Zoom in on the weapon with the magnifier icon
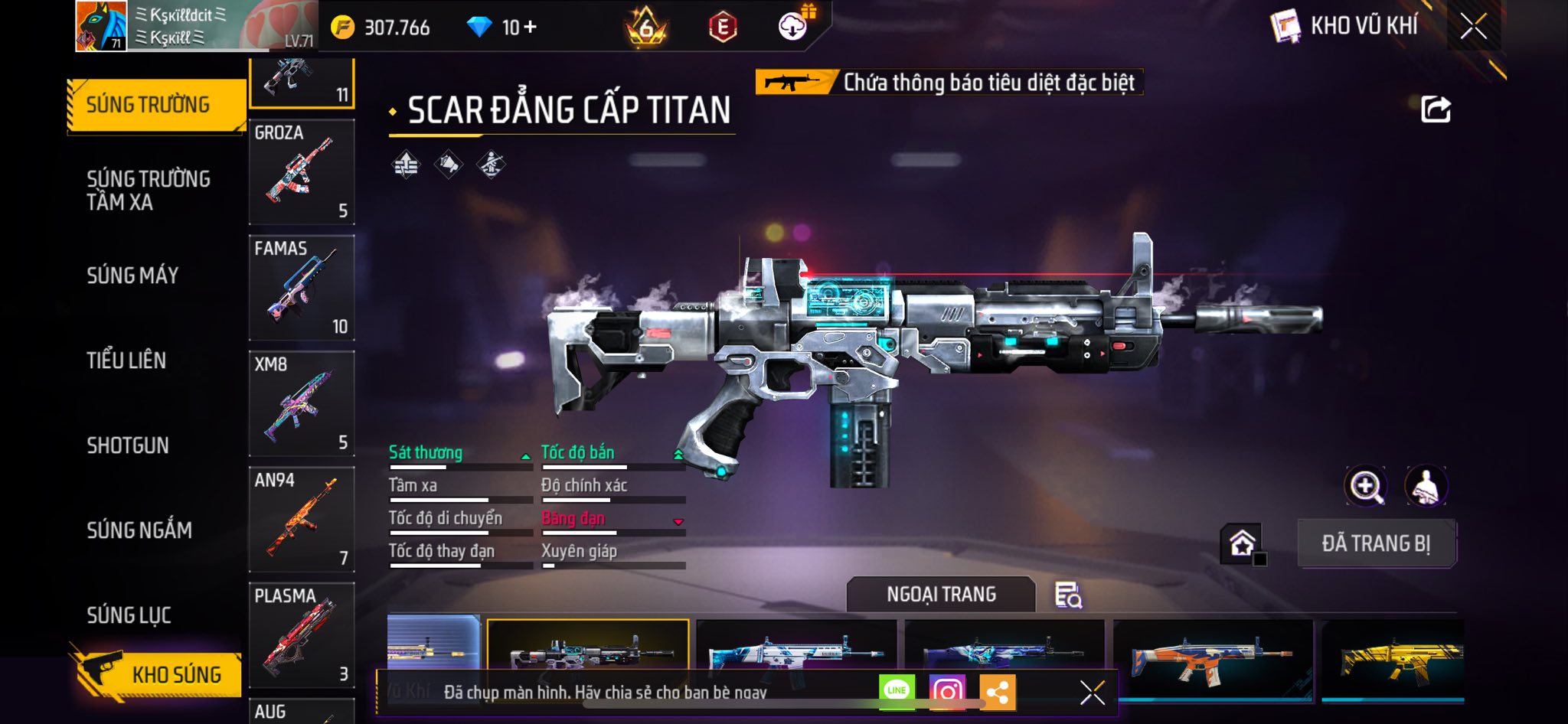Viewport: 1568px width, 724px height. pyautogui.click(x=1365, y=486)
